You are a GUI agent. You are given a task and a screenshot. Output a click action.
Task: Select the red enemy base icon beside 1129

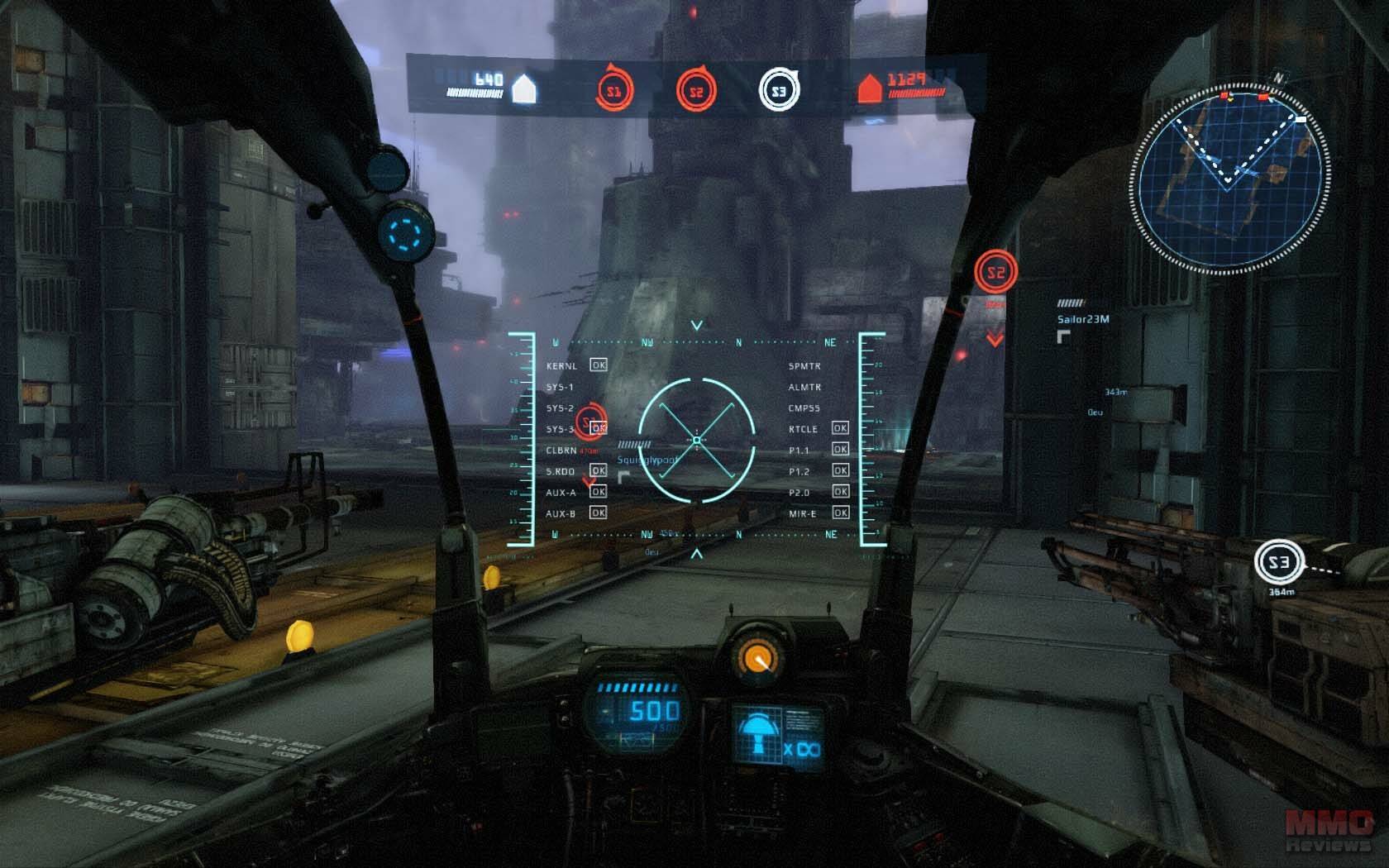coord(868,88)
